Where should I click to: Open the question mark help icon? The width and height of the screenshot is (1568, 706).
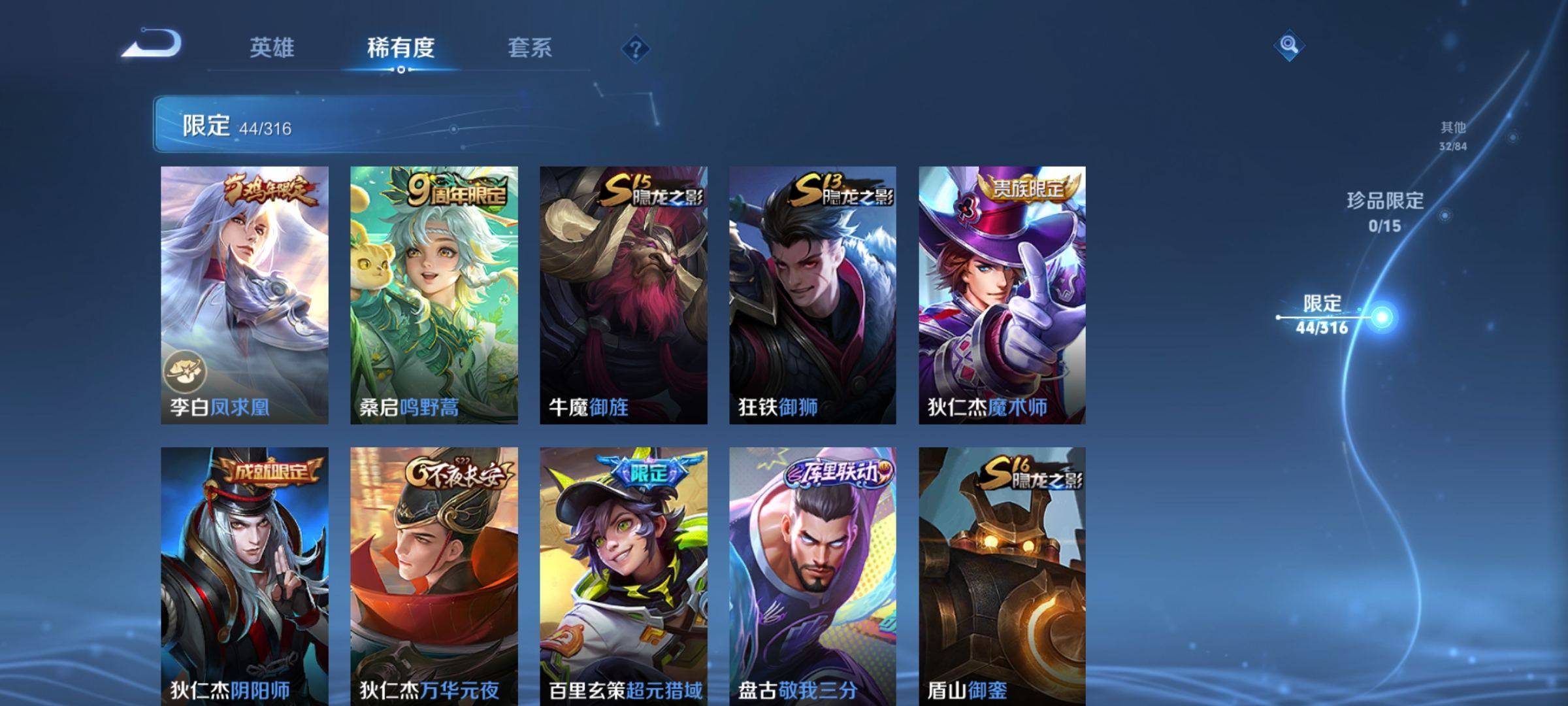[x=635, y=48]
